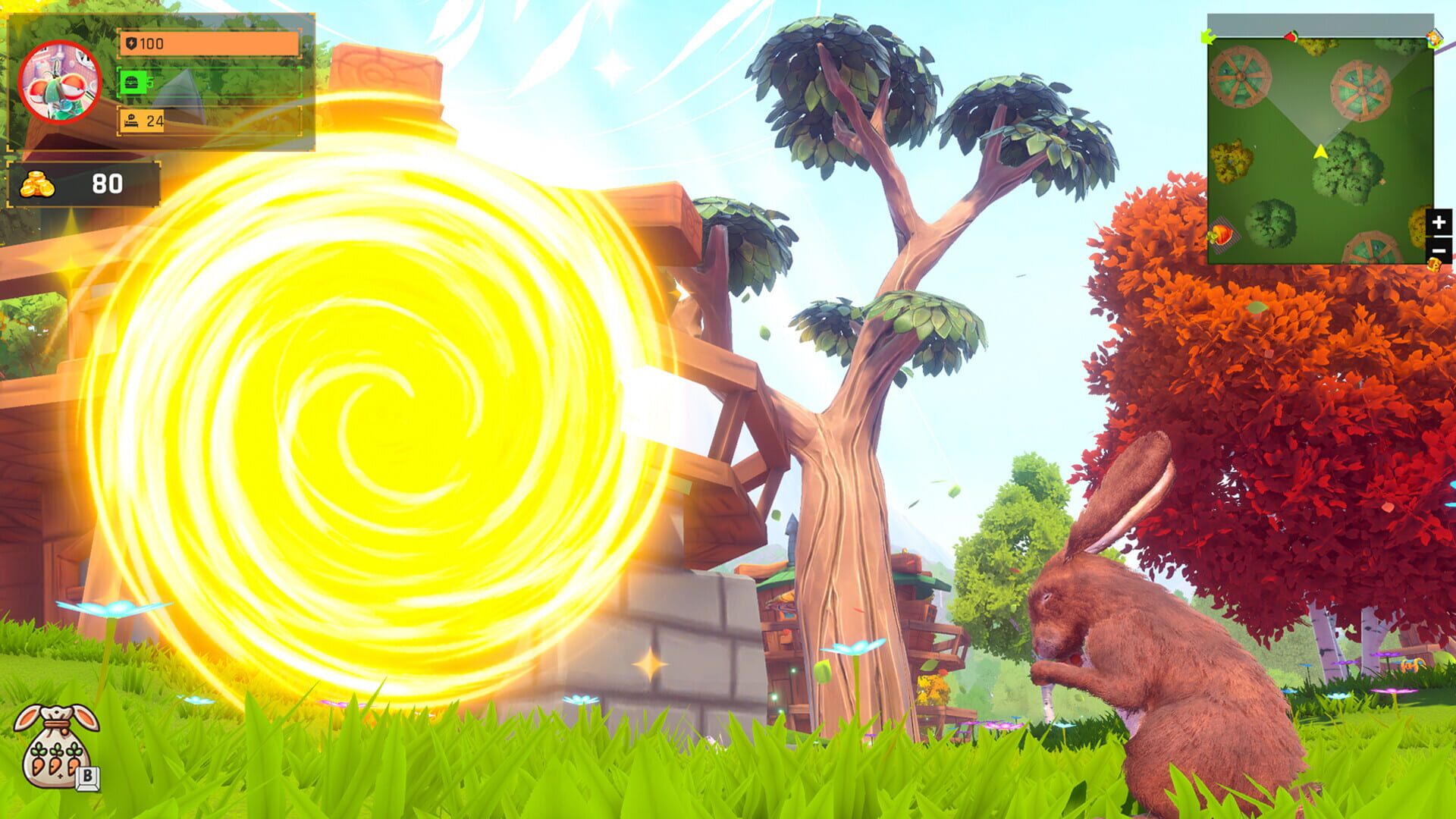Zoom in the minimap with the plus button
This screenshot has height=819, width=1456.
(x=1438, y=221)
